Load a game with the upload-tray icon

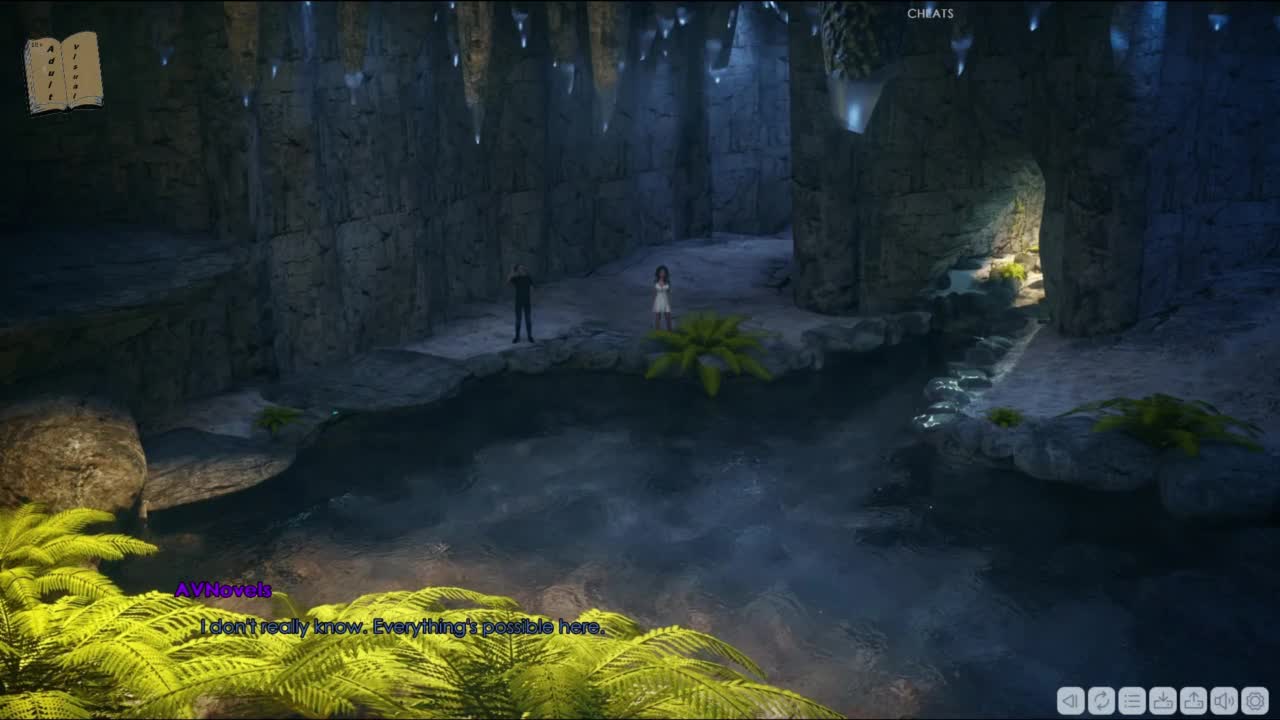coord(1194,700)
